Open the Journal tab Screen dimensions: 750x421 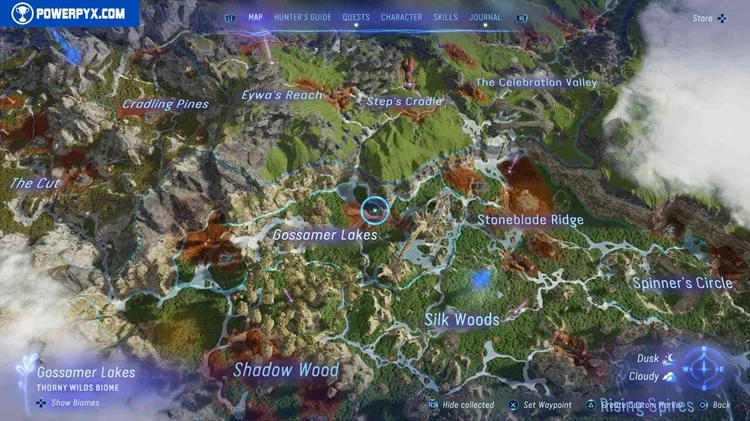coord(486,17)
